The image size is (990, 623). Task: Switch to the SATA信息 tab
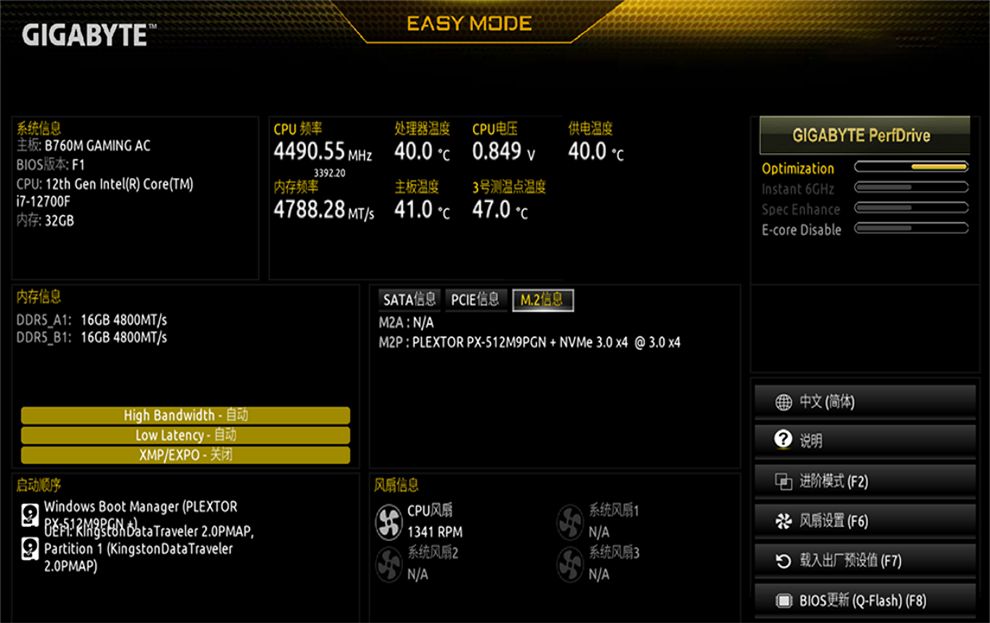click(x=410, y=299)
